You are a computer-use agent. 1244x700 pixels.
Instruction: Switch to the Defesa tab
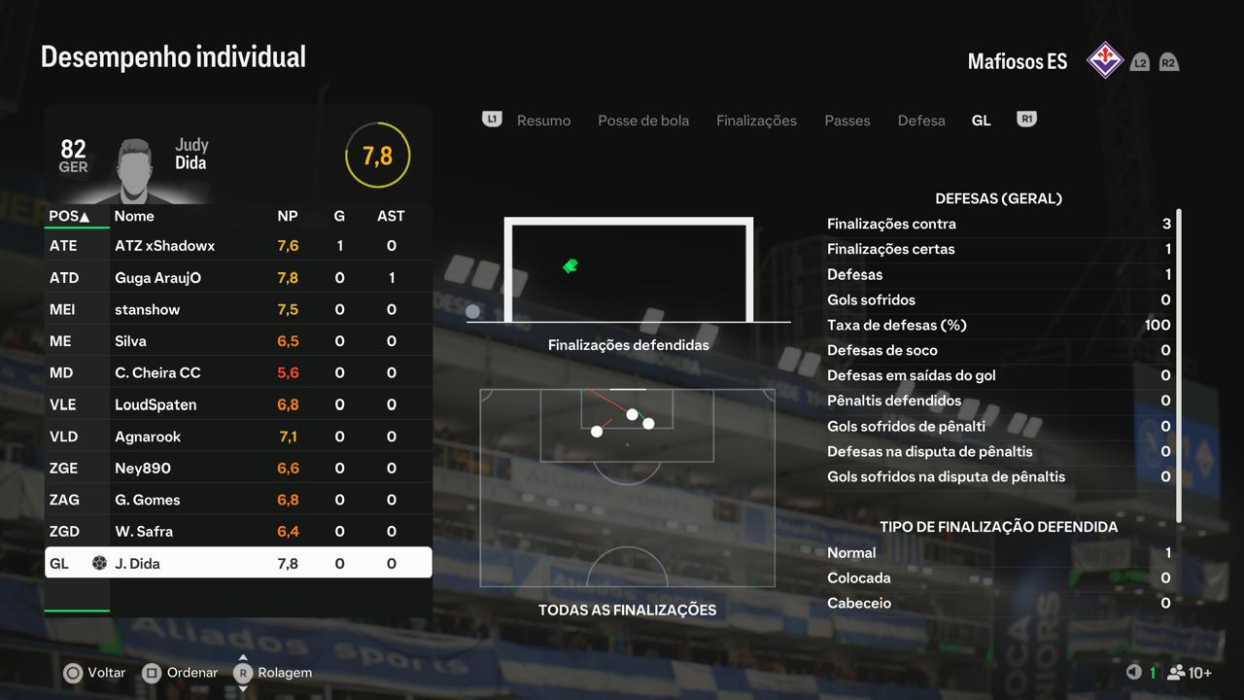[921, 121]
